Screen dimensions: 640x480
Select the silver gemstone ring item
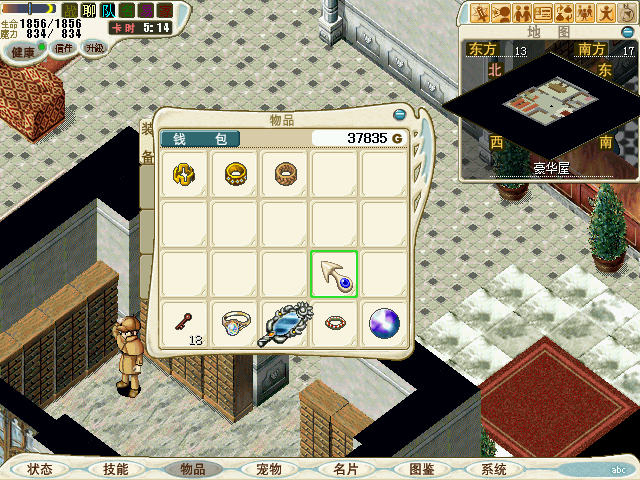coord(235,323)
